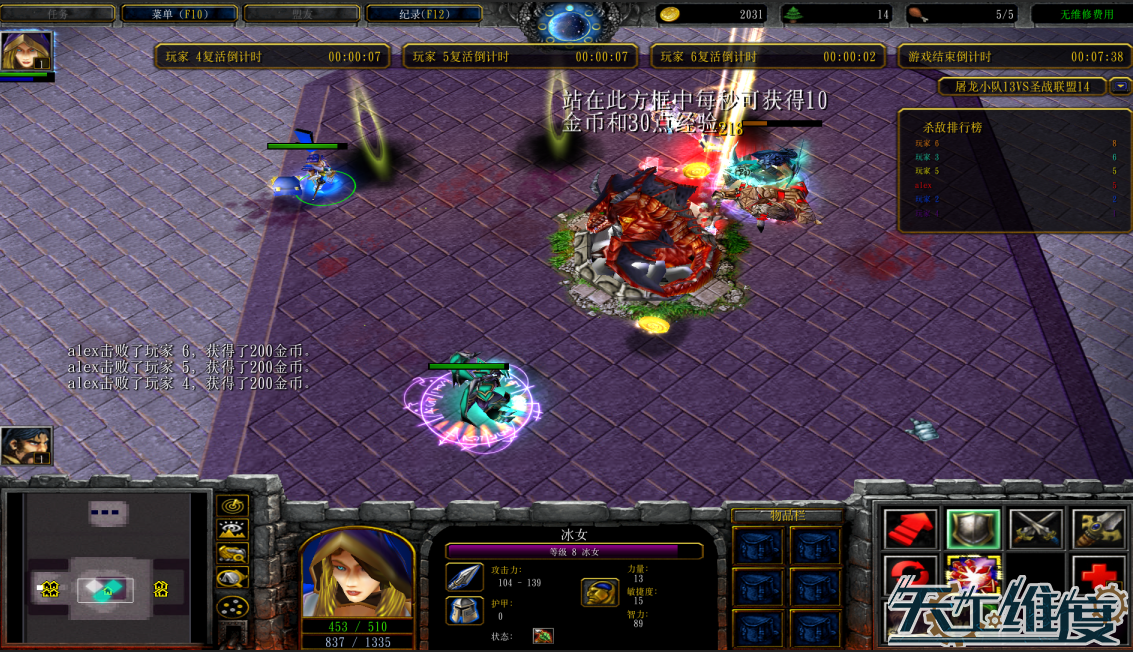Open the 纪录 (F12) log
The height and width of the screenshot is (652, 1133).
click(x=424, y=14)
